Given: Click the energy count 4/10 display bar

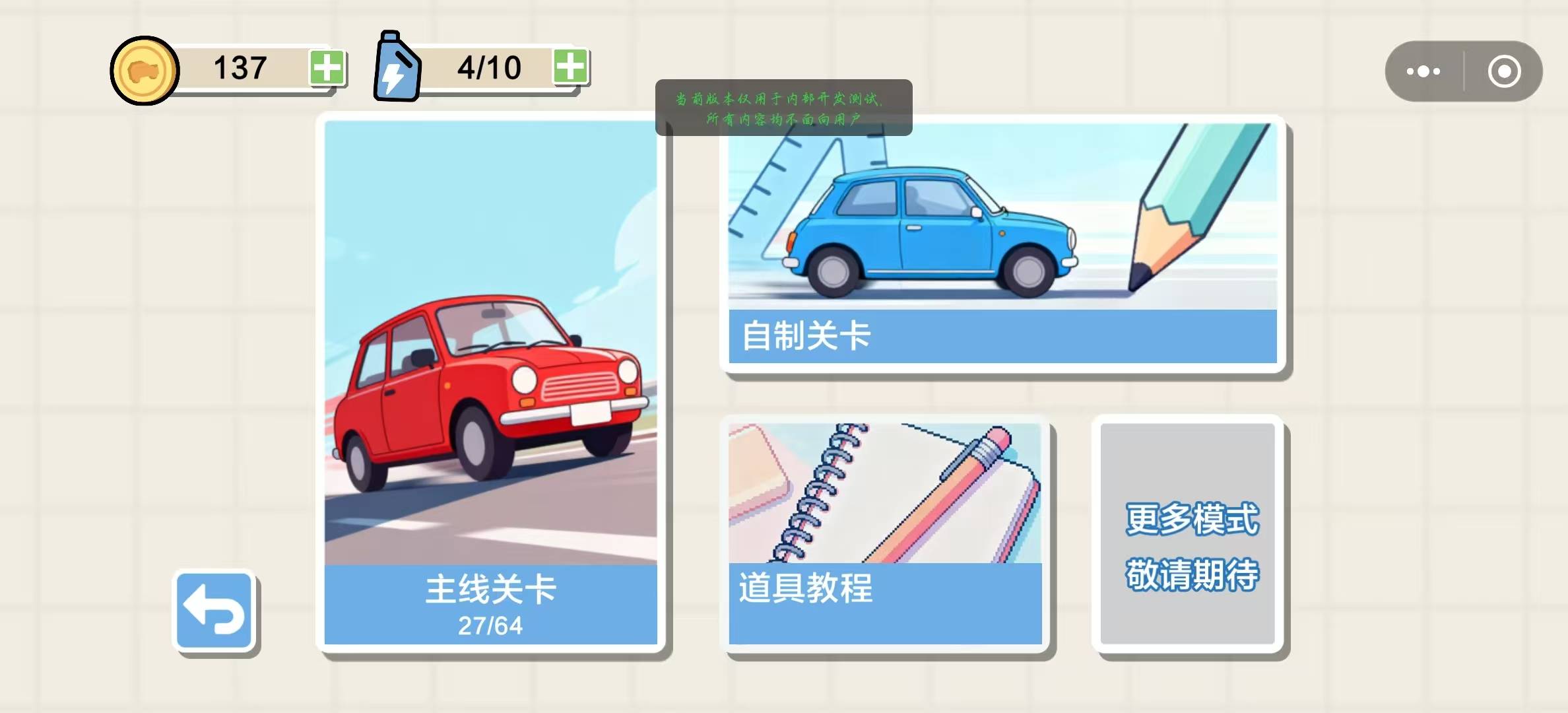Looking at the screenshot, I should [x=488, y=66].
